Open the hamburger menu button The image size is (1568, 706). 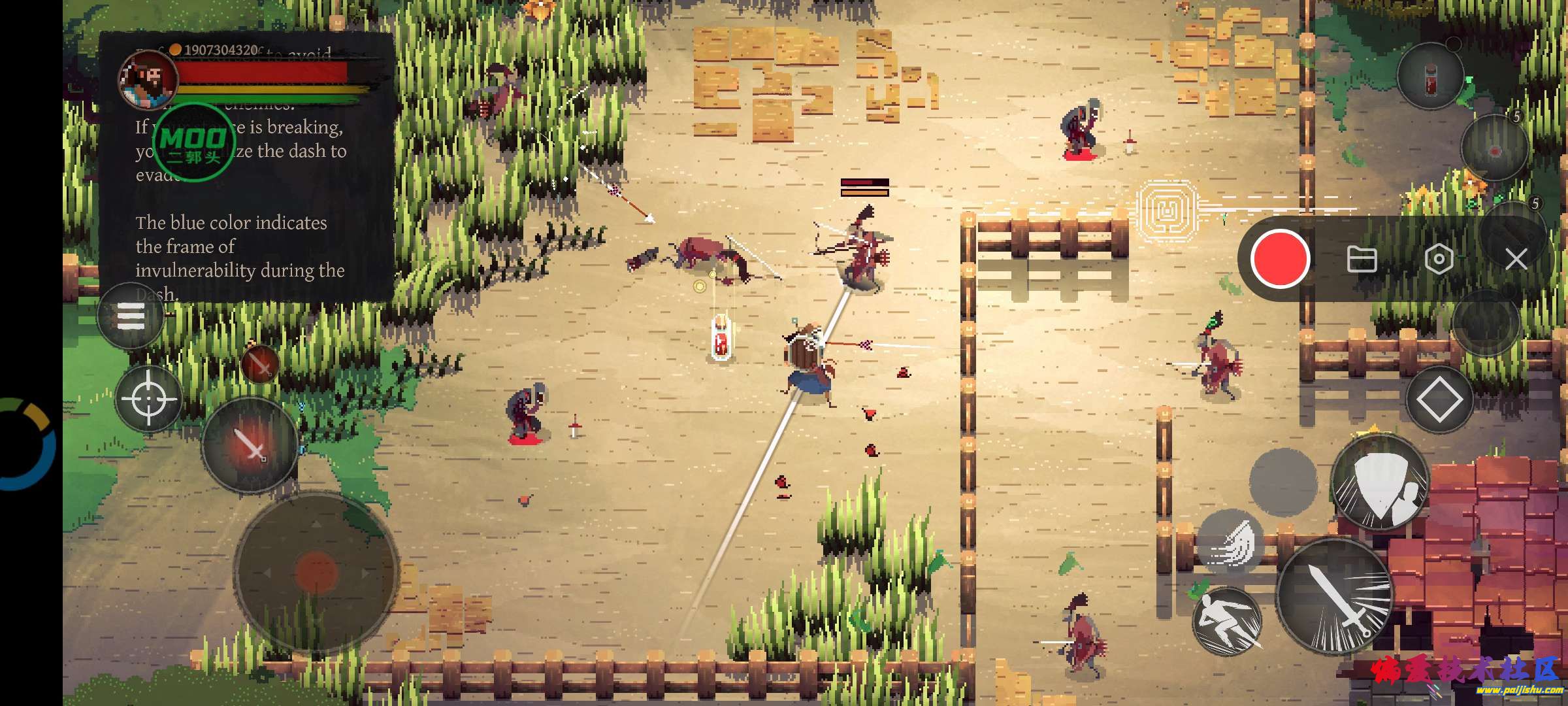130,317
